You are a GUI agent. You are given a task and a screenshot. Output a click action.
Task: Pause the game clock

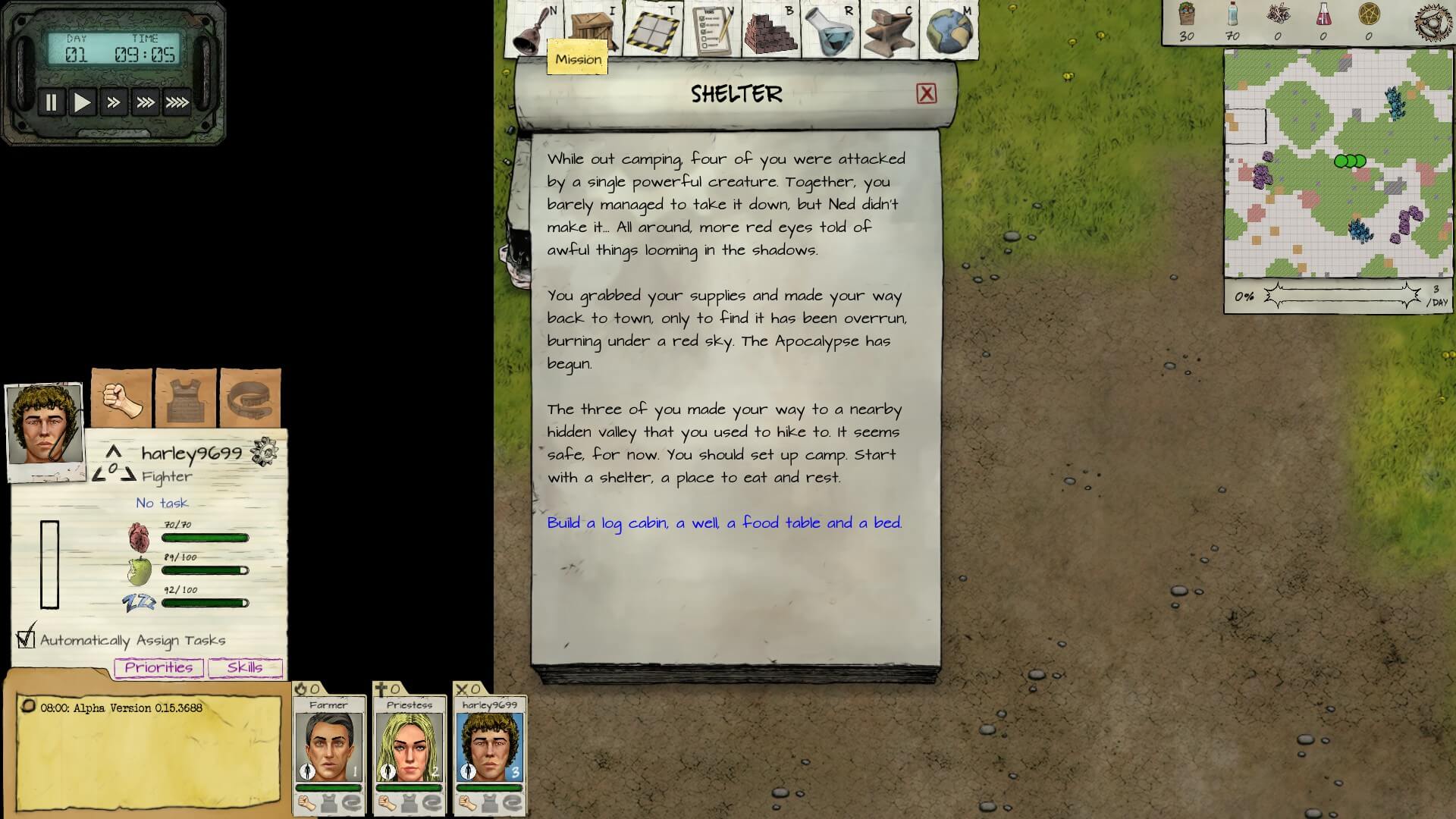coord(52,102)
